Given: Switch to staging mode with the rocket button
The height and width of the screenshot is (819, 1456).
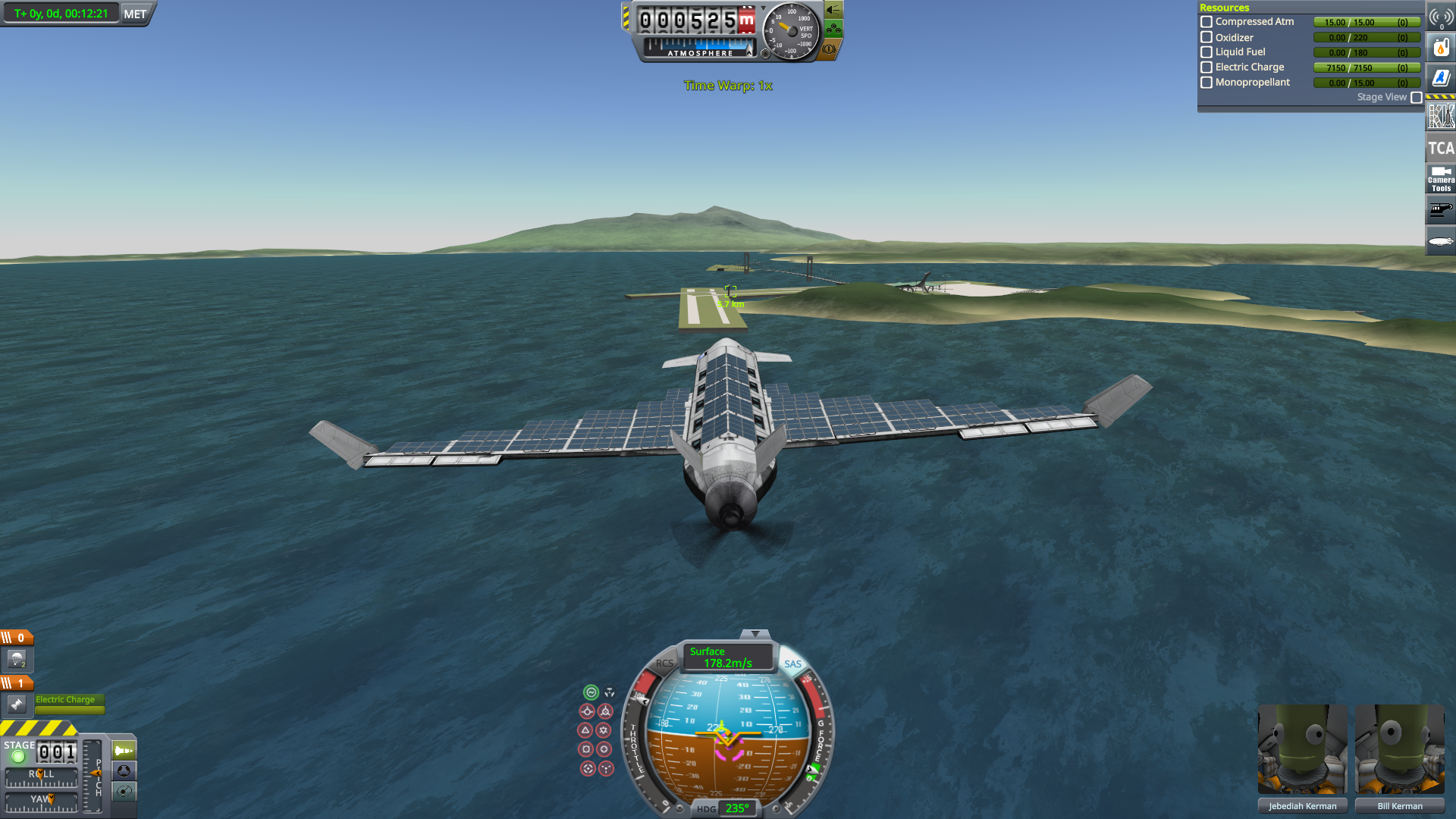Looking at the screenshot, I should pyautogui.click(x=124, y=751).
